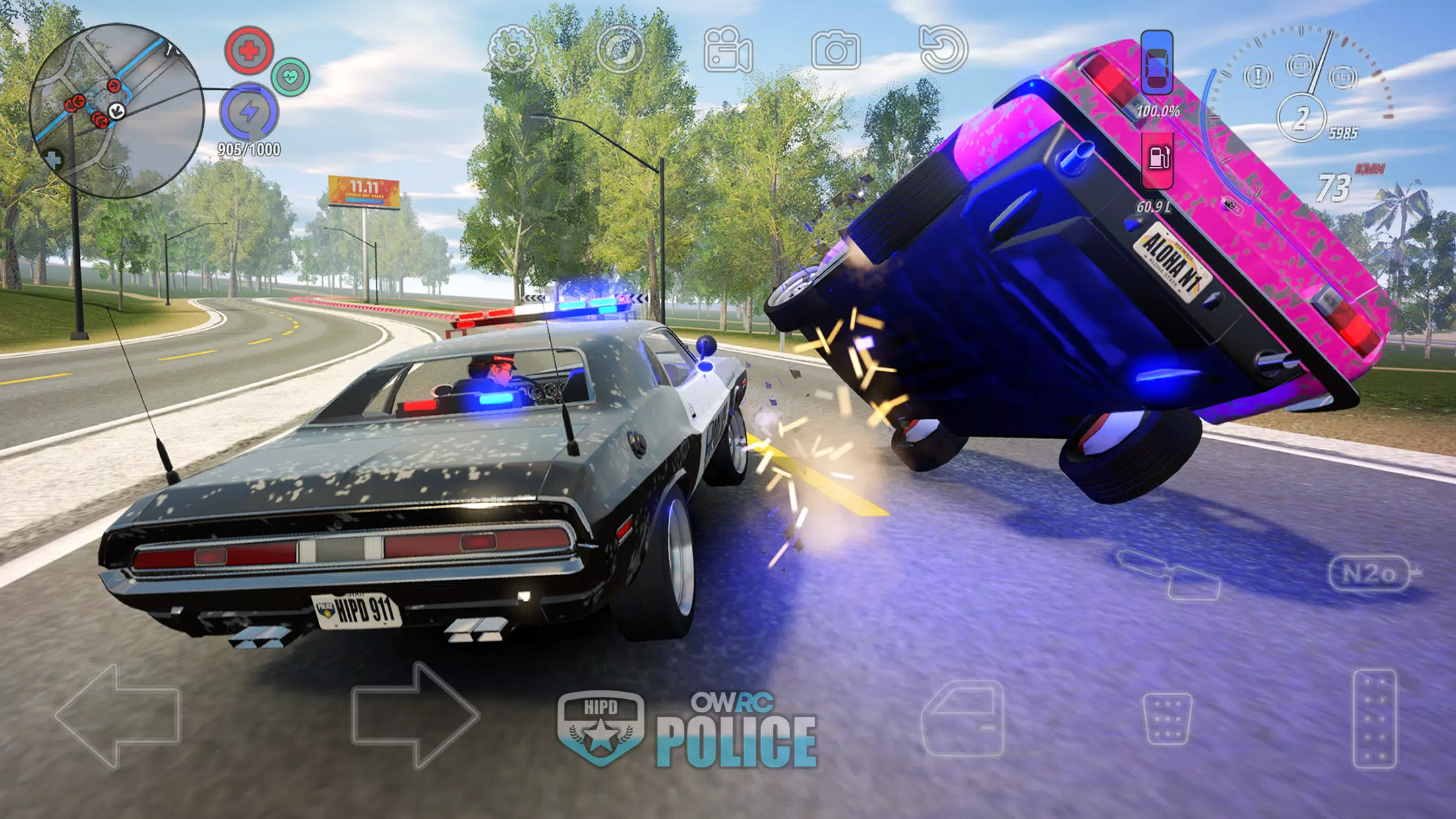The image size is (1456, 819).
Task: Toggle the ESP stability control indicator
Action: [1301, 65]
